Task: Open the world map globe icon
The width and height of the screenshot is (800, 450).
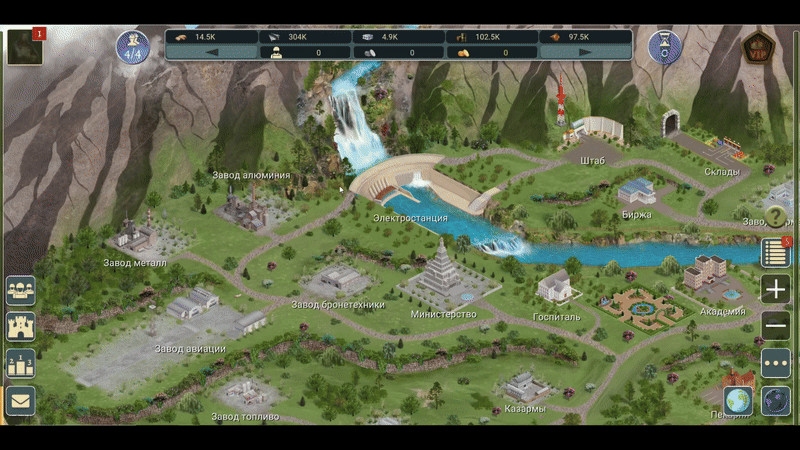Action: click(738, 400)
